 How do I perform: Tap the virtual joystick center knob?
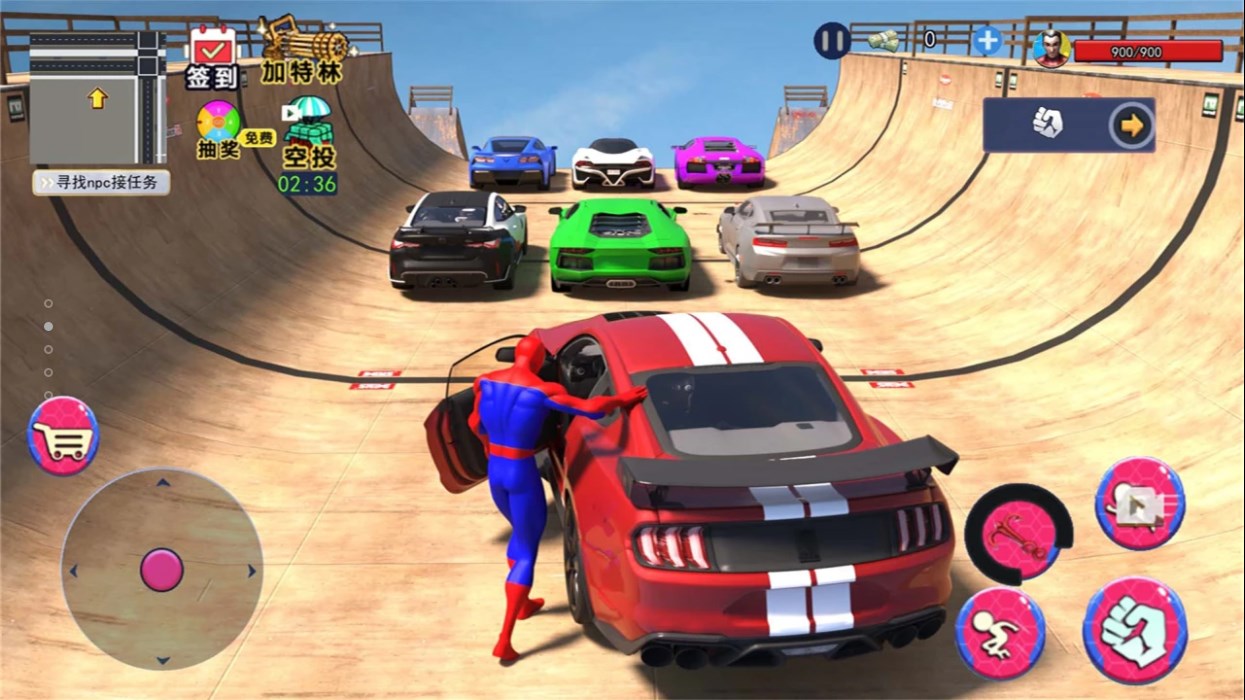tap(161, 570)
